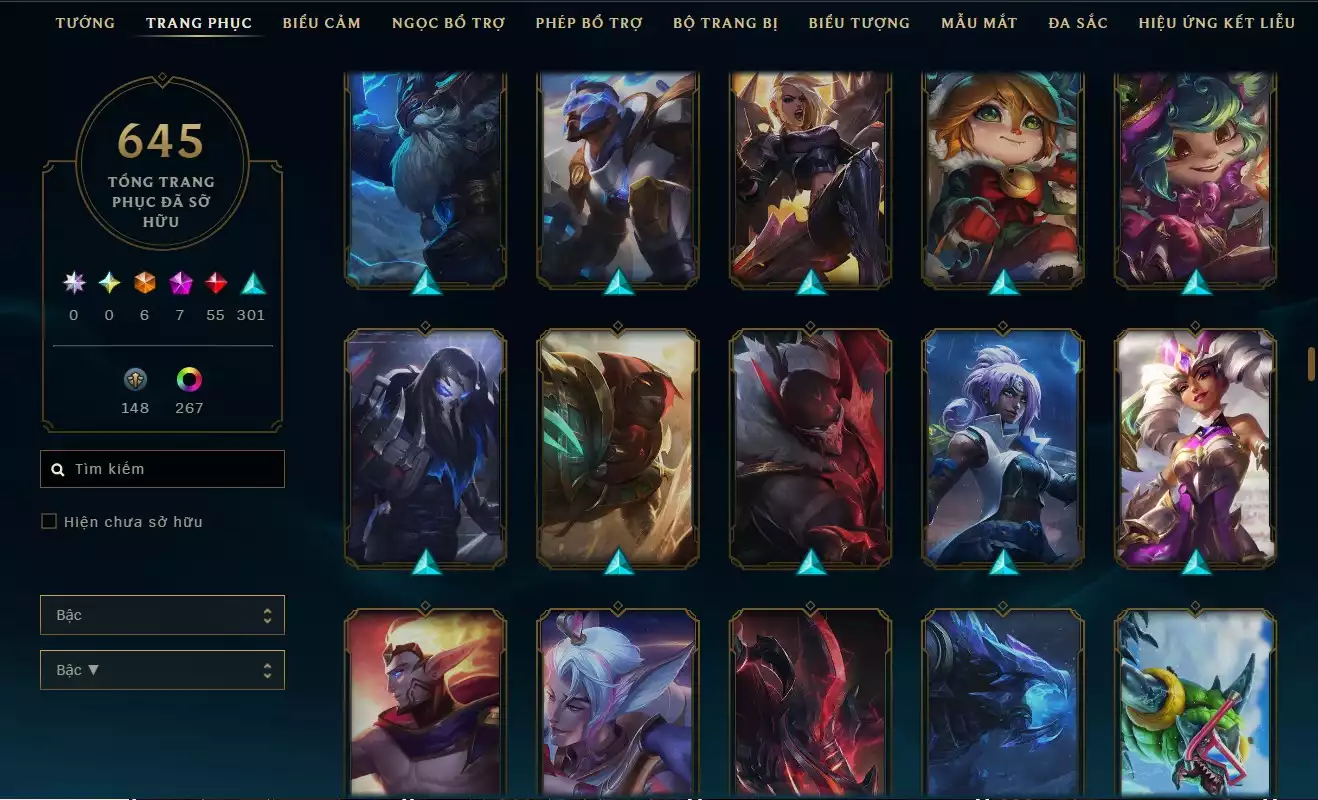Image resolution: width=1318 pixels, height=800 pixels.
Task: Click the magnifier icon in the search bar
Action: point(57,468)
